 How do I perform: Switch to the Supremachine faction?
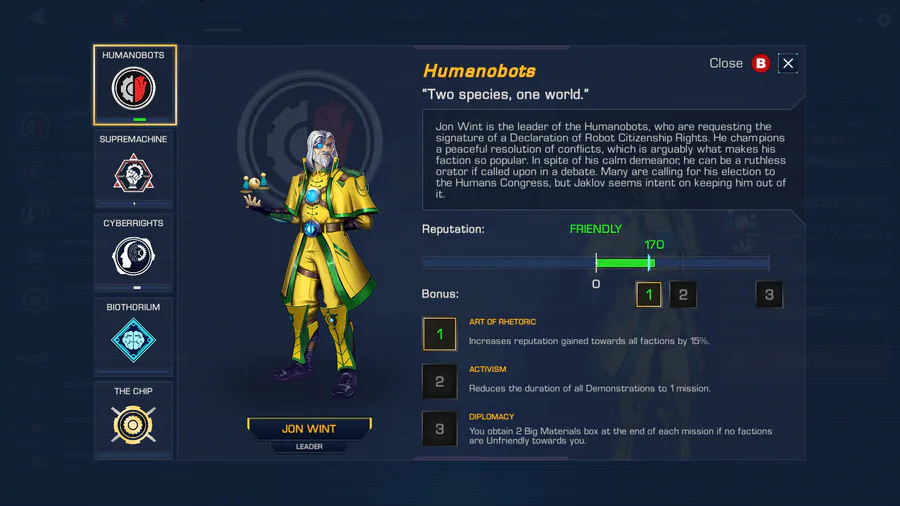[x=134, y=169]
